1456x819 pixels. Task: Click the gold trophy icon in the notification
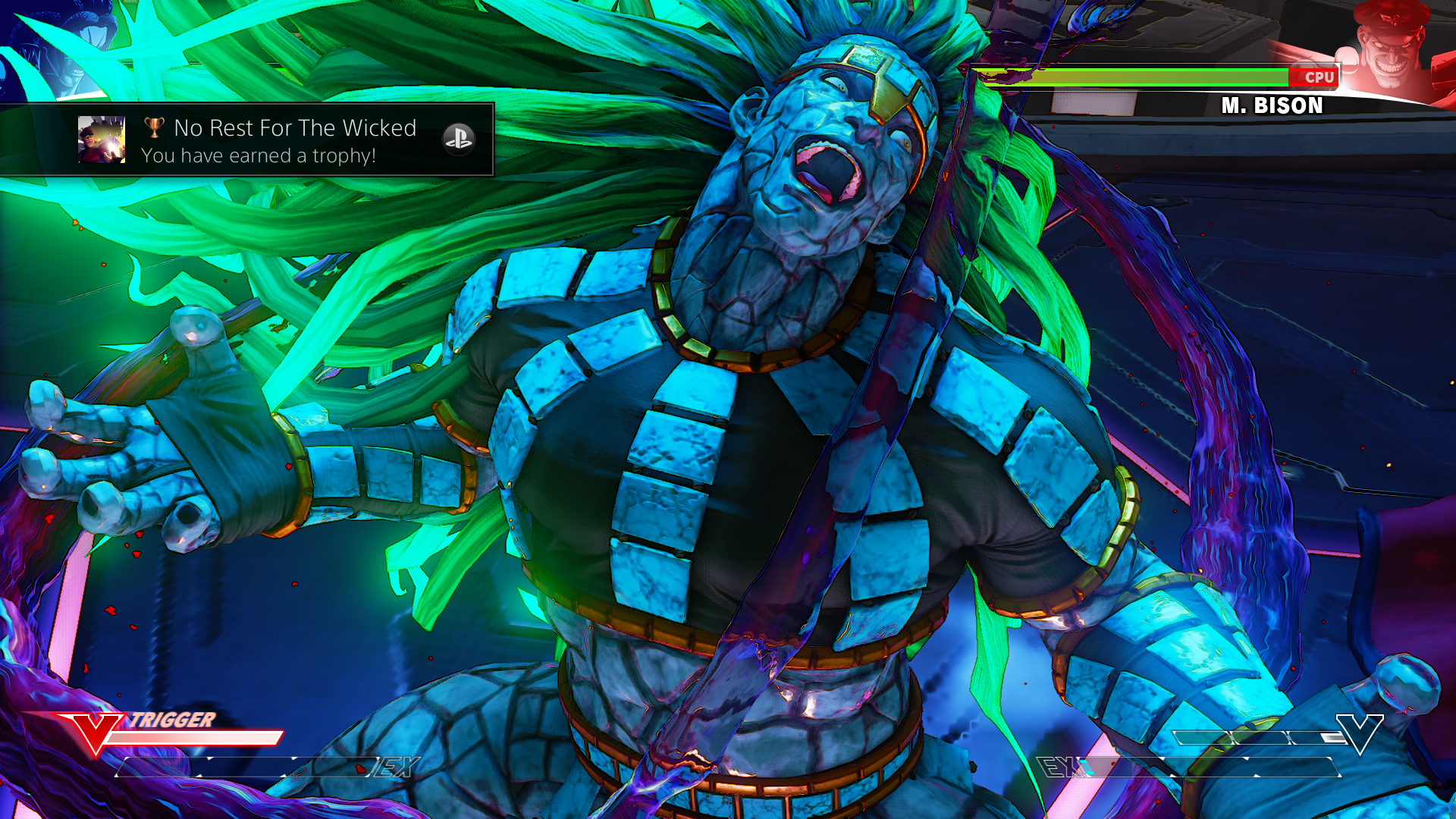(153, 129)
